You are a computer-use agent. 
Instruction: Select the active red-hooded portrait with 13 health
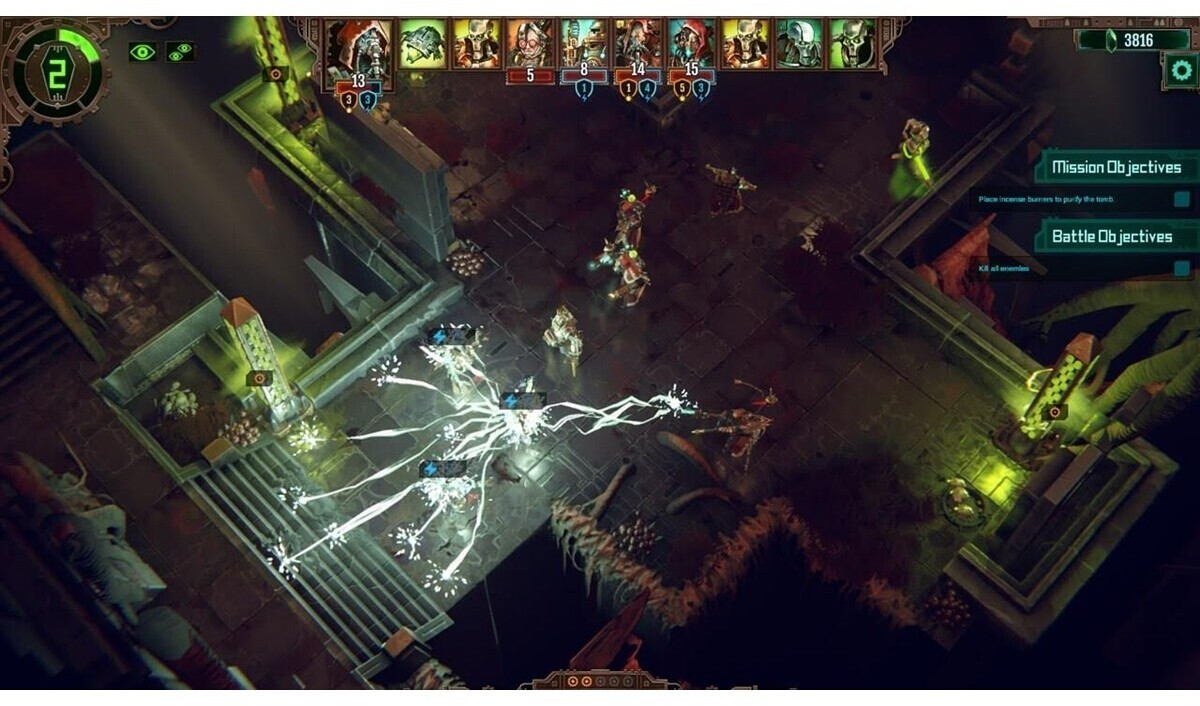pyautogui.click(x=359, y=48)
